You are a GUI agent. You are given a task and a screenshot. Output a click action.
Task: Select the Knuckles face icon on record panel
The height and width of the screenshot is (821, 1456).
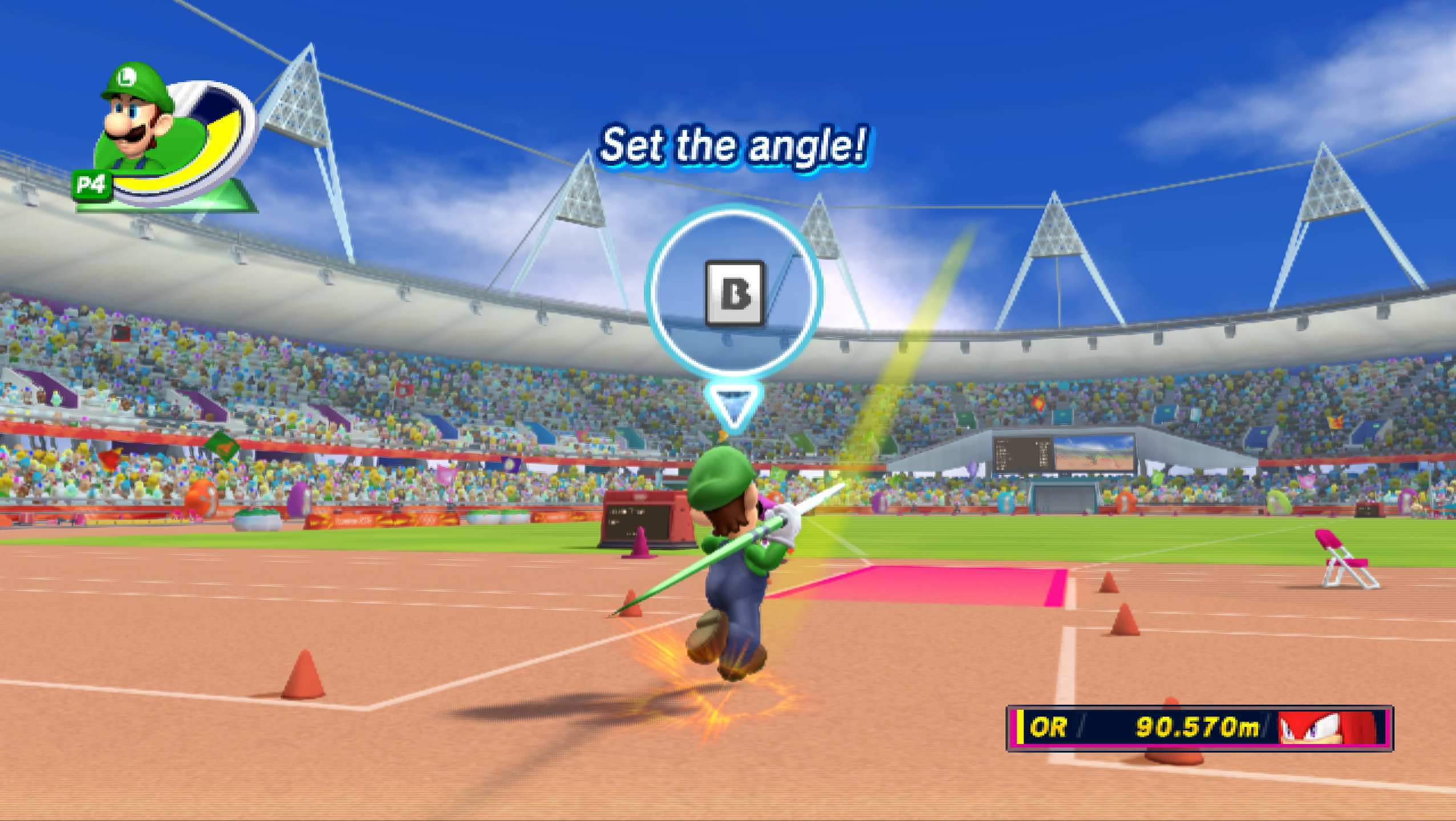point(1330,727)
